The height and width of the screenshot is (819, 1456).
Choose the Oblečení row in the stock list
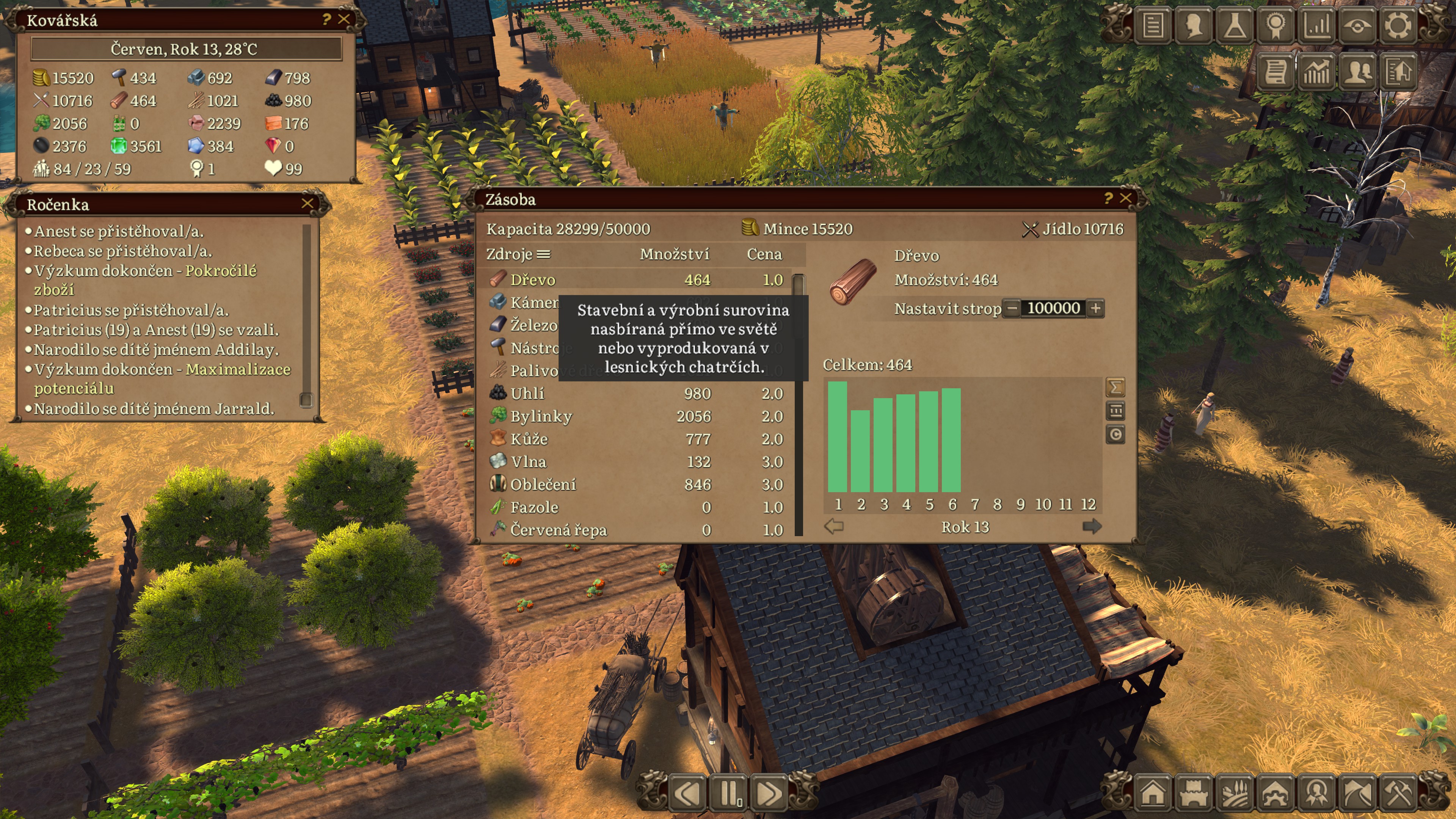(636, 485)
